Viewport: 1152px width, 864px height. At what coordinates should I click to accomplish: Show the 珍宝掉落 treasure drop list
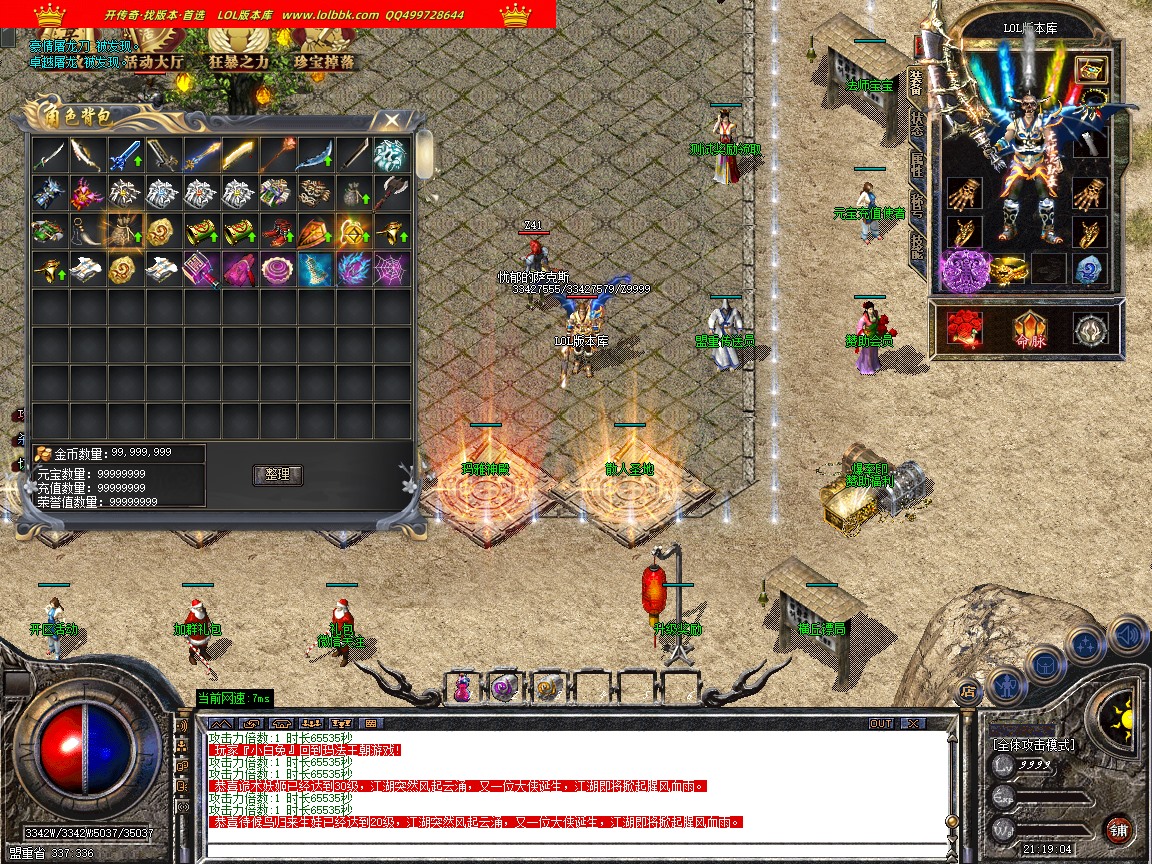click(x=324, y=62)
